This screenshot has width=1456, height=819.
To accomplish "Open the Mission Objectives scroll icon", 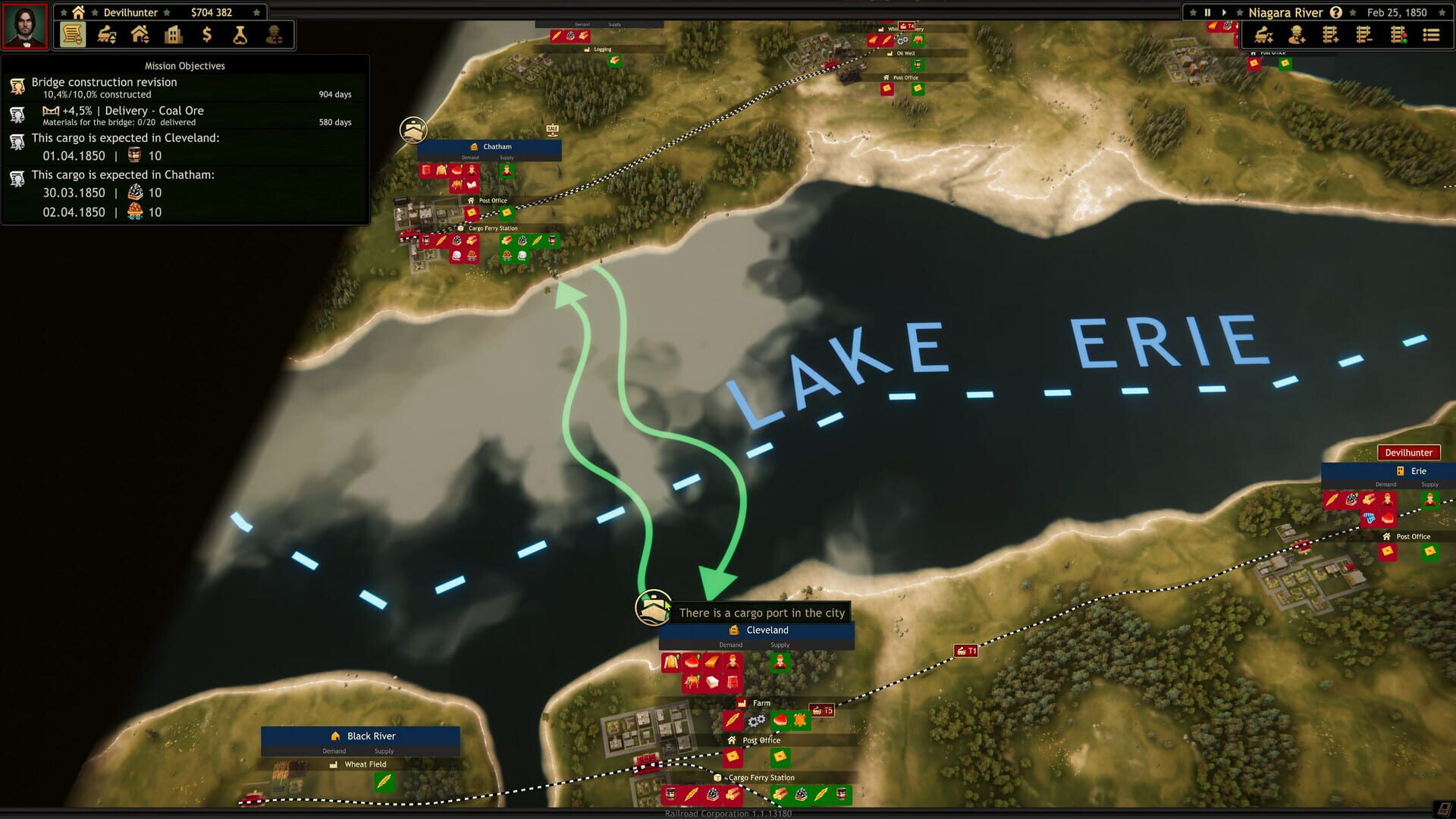I will [72, 35].
